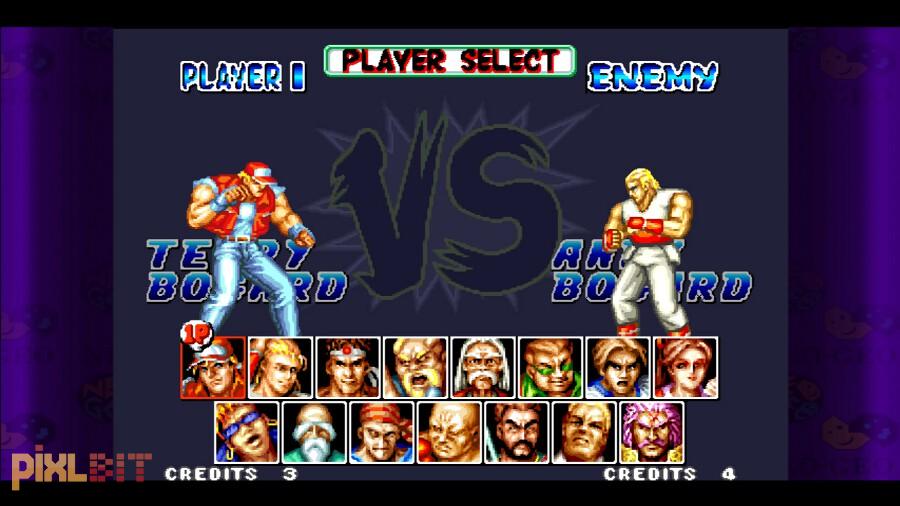Choose Jubei Yamada, white-haired elder
900x506 pixels.
(483, 368)
